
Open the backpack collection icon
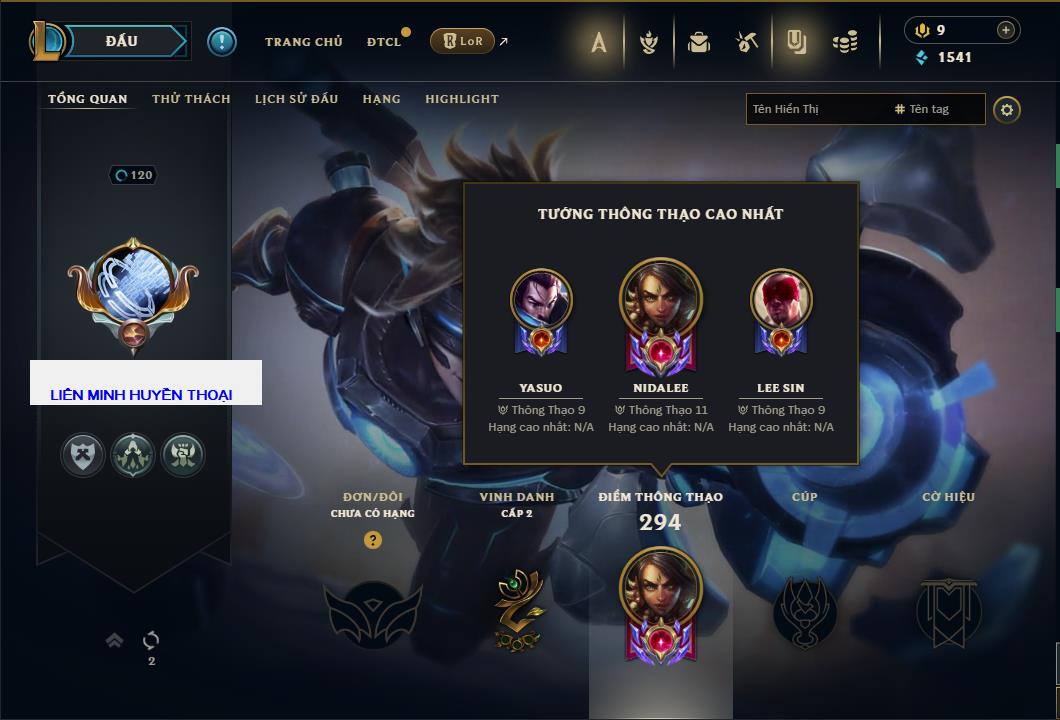(x=699, y=42)
